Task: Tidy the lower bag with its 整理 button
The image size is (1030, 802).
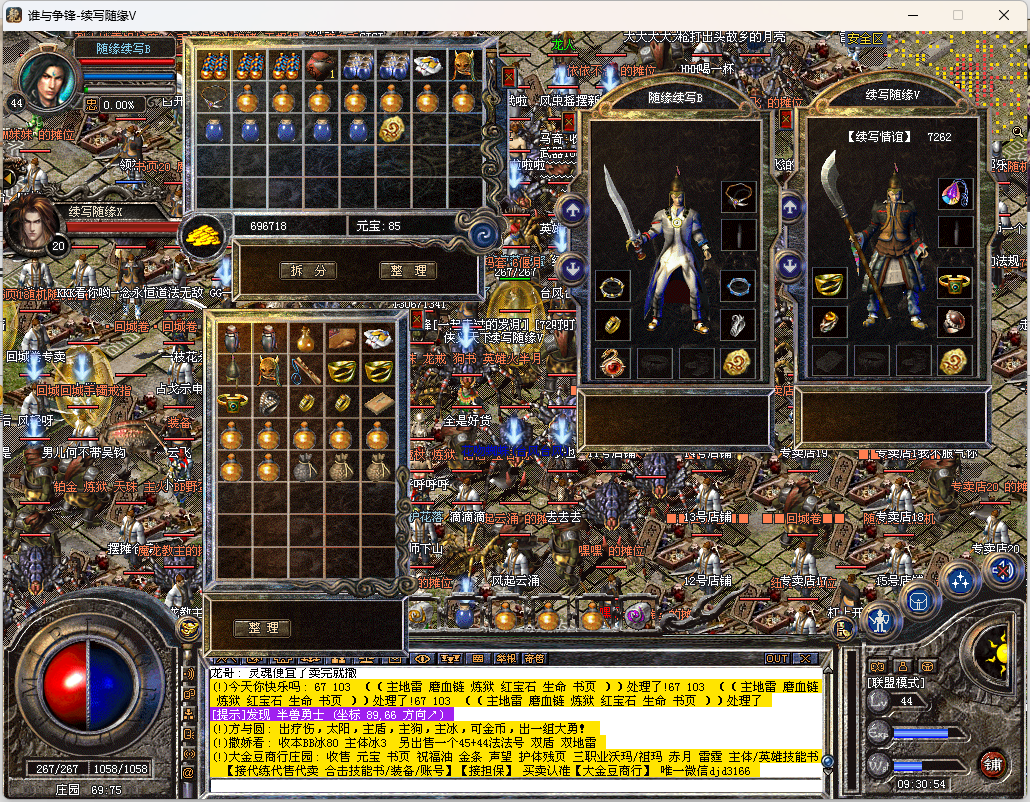Action: (262, 628)
